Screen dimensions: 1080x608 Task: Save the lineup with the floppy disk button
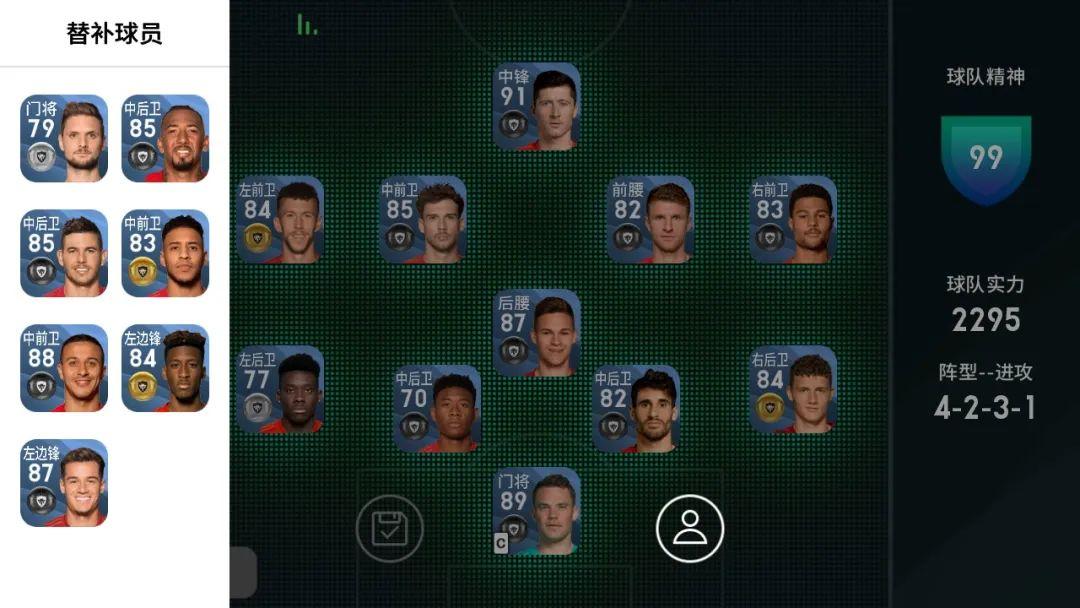[x=390, y=528]
